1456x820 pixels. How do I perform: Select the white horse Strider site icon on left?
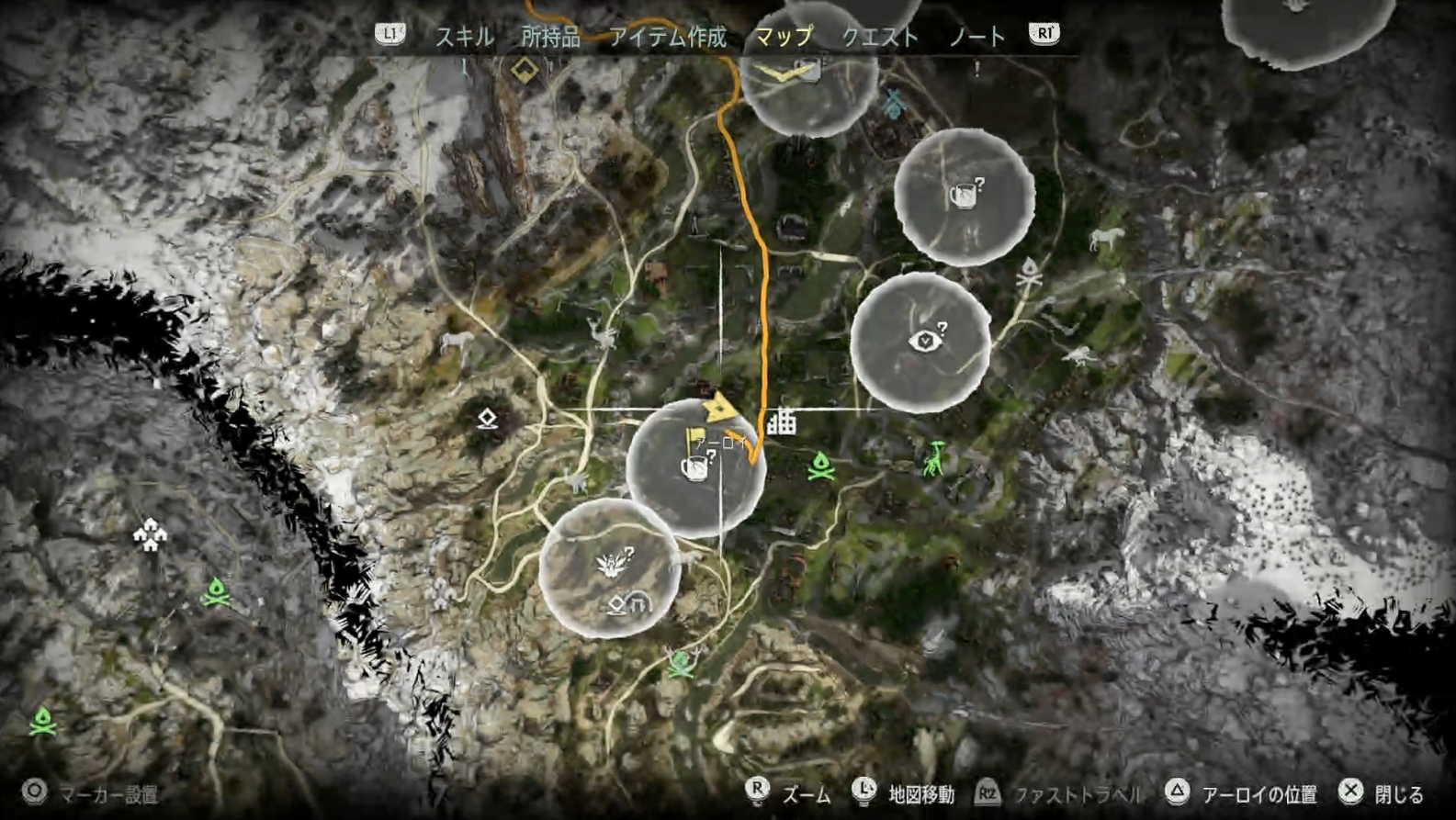456,341
